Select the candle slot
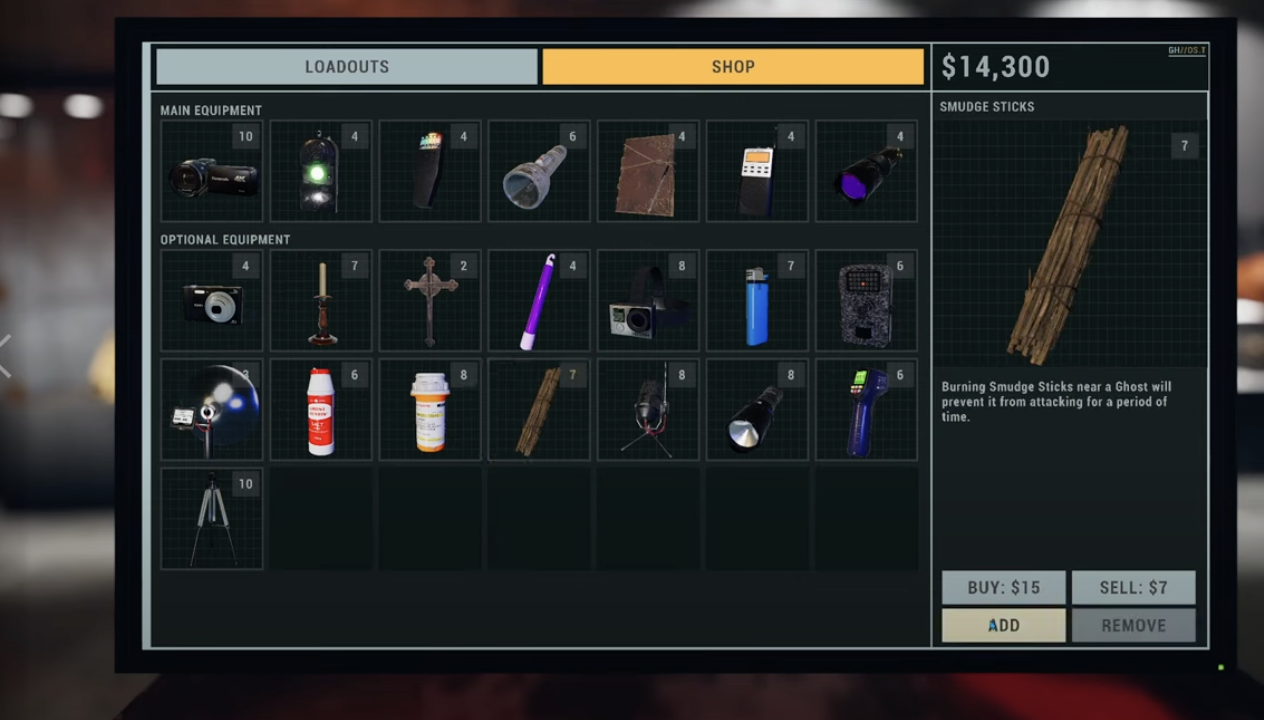 point(321,300)
